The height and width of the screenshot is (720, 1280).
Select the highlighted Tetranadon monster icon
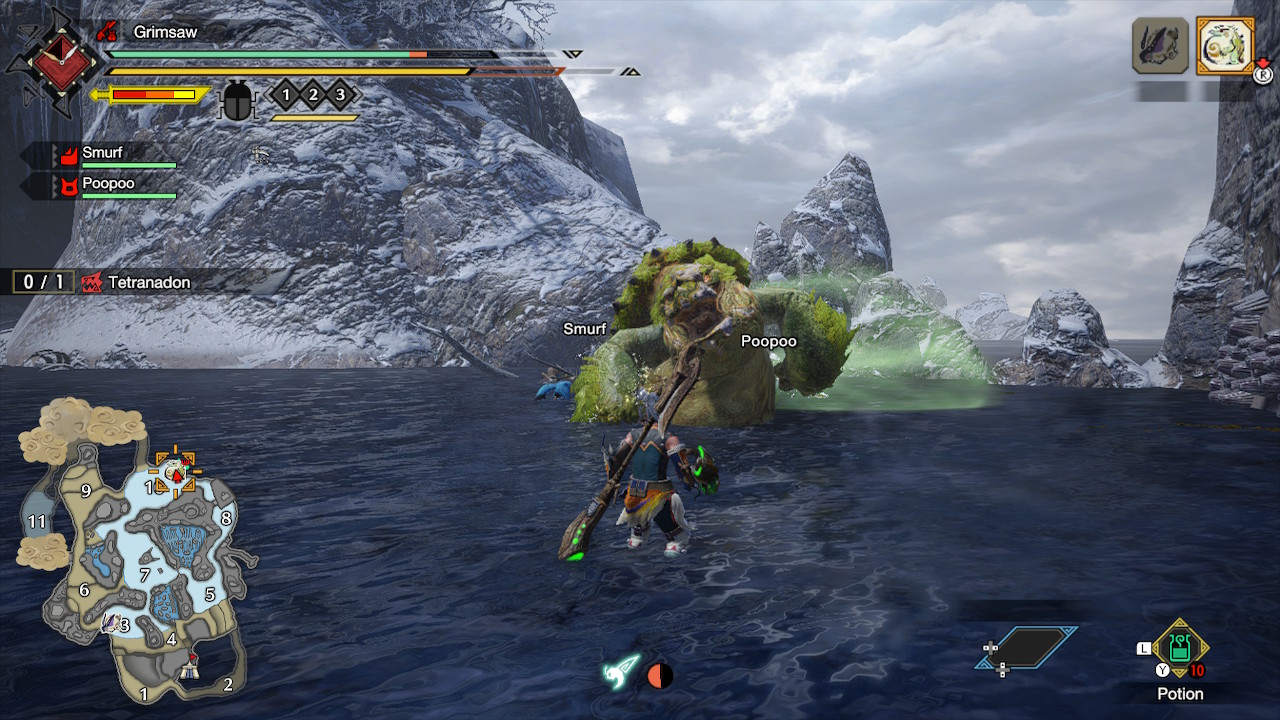coord(1225,47)
